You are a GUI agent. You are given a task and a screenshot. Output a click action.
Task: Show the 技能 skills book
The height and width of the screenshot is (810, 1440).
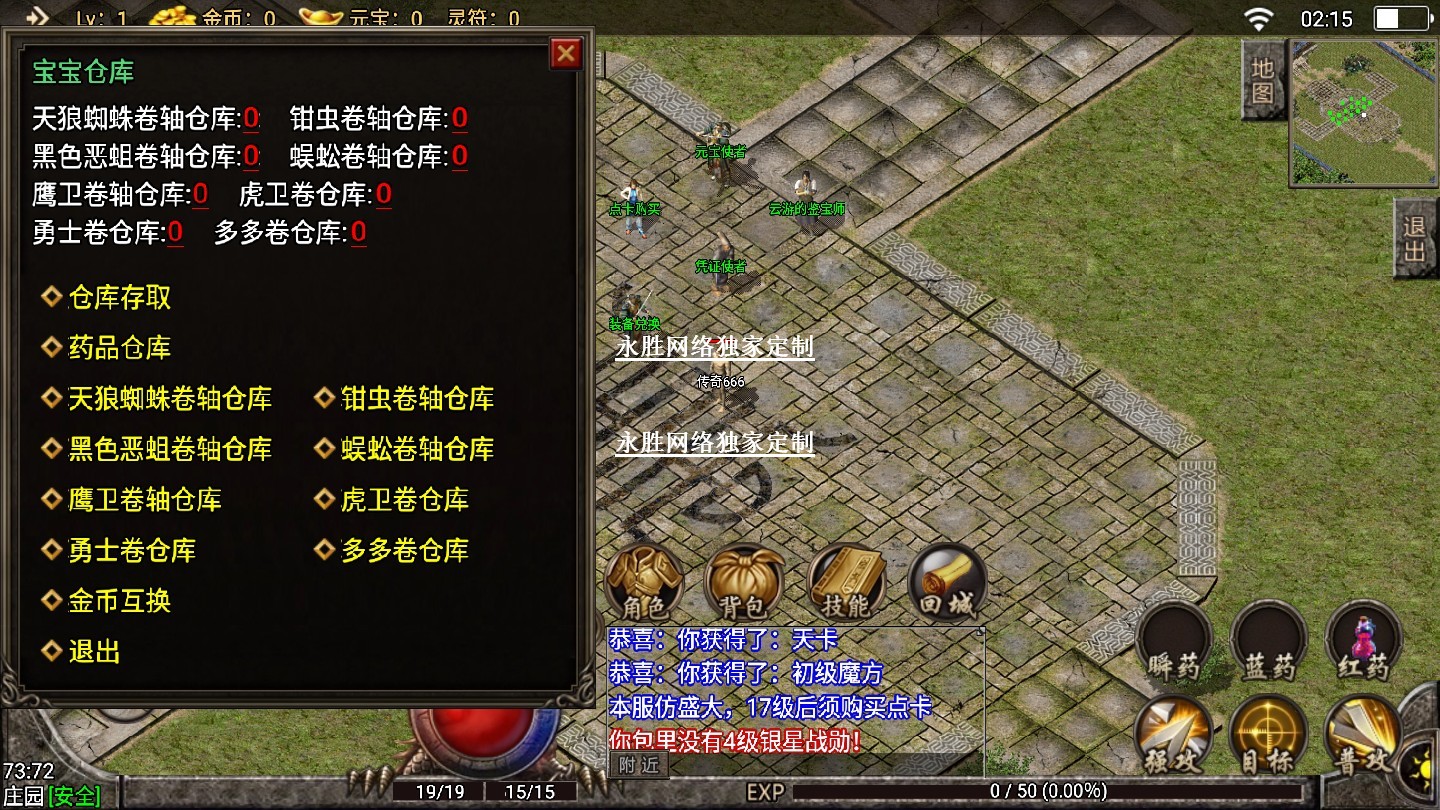[x=846, y=583]
